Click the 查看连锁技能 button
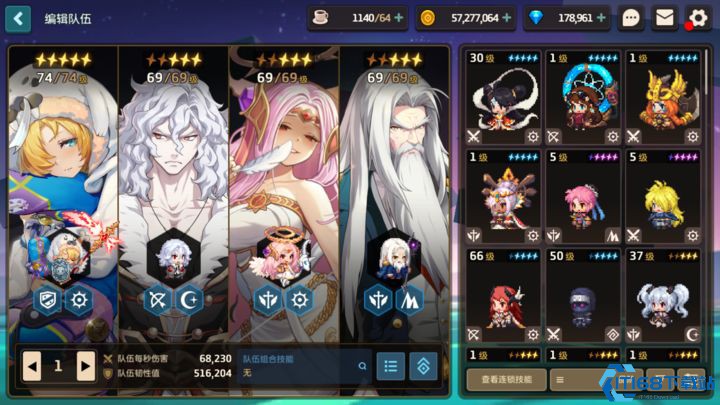720x405 pixels. 506,379
